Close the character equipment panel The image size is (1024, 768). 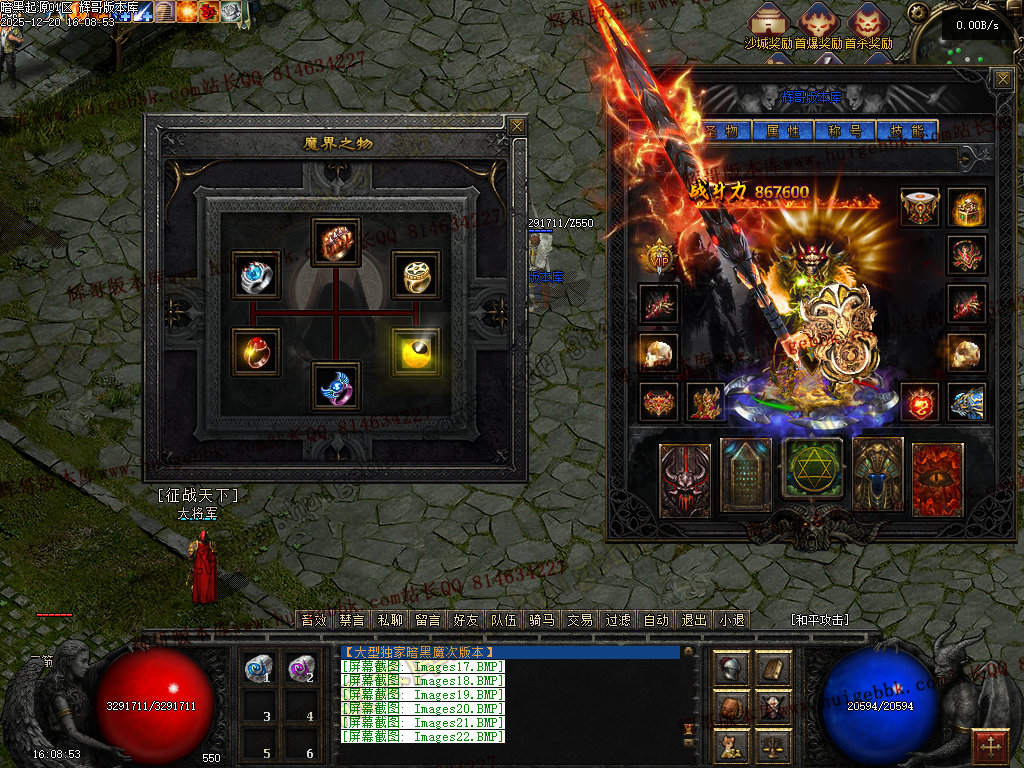pos(1002,79)
